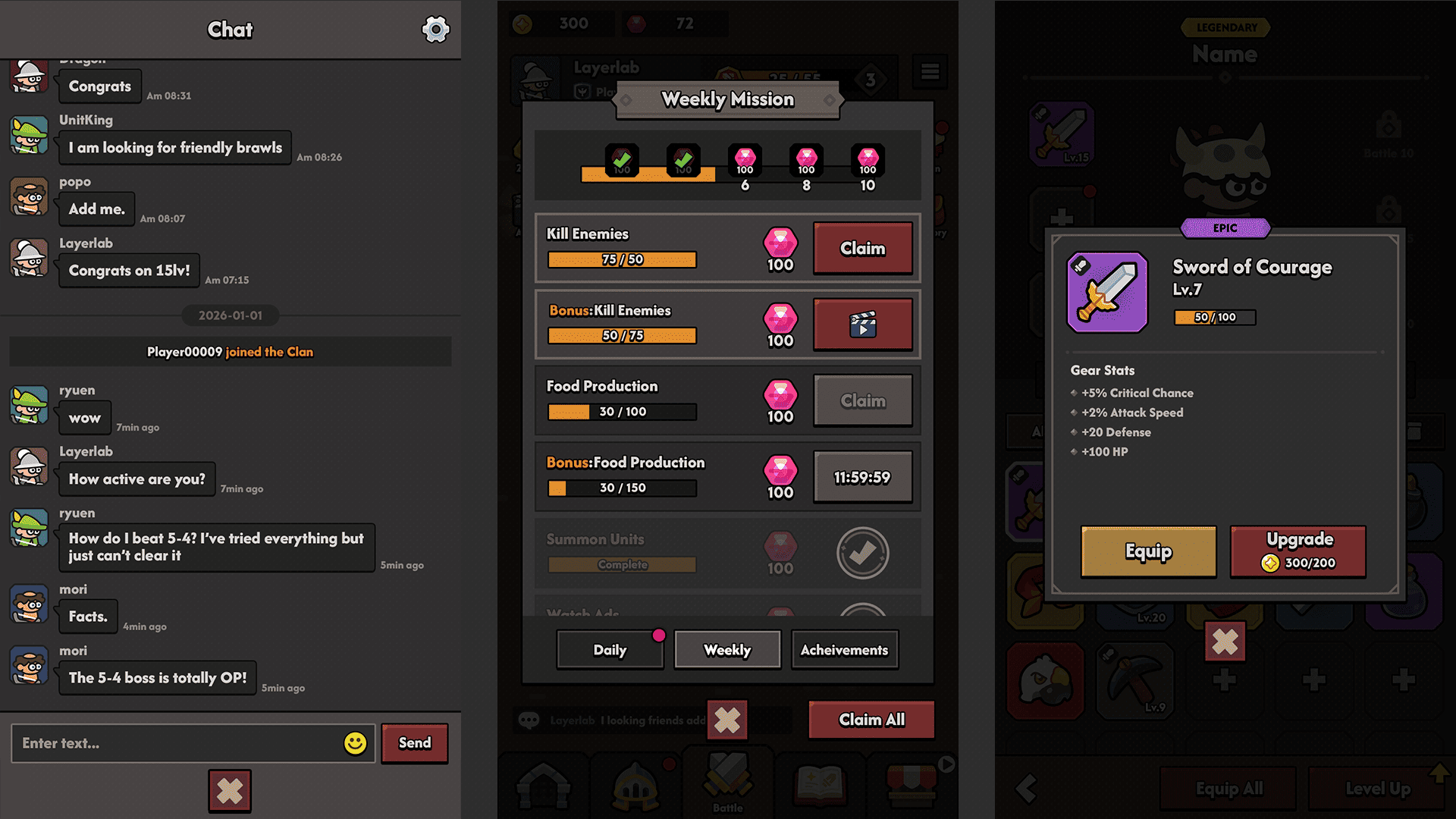Switch to the Daily missions tab

(610, 650)
